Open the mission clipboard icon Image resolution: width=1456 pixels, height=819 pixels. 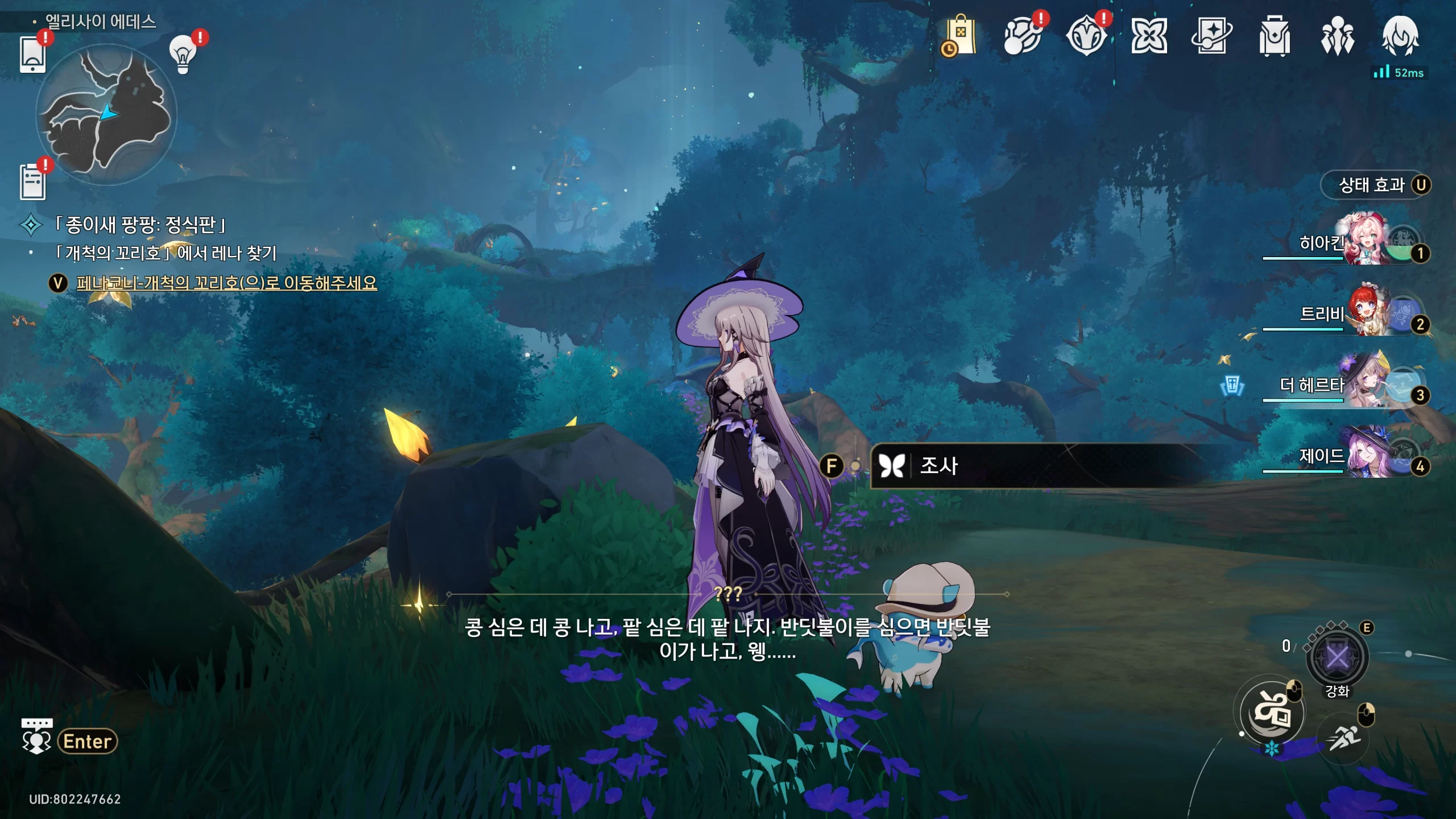coord(32,182)
